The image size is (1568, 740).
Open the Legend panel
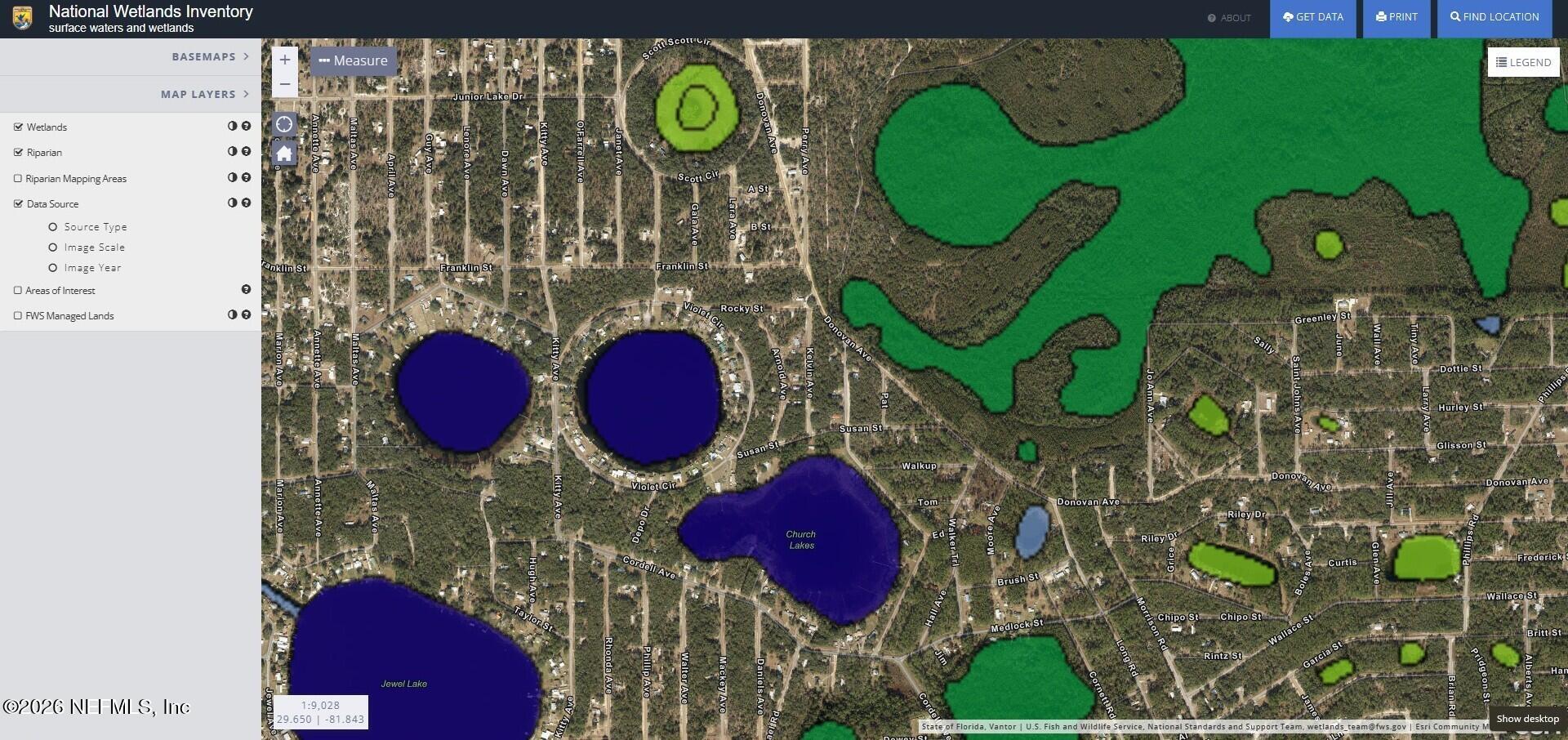pyautogui.click(x=1522, y=62)
